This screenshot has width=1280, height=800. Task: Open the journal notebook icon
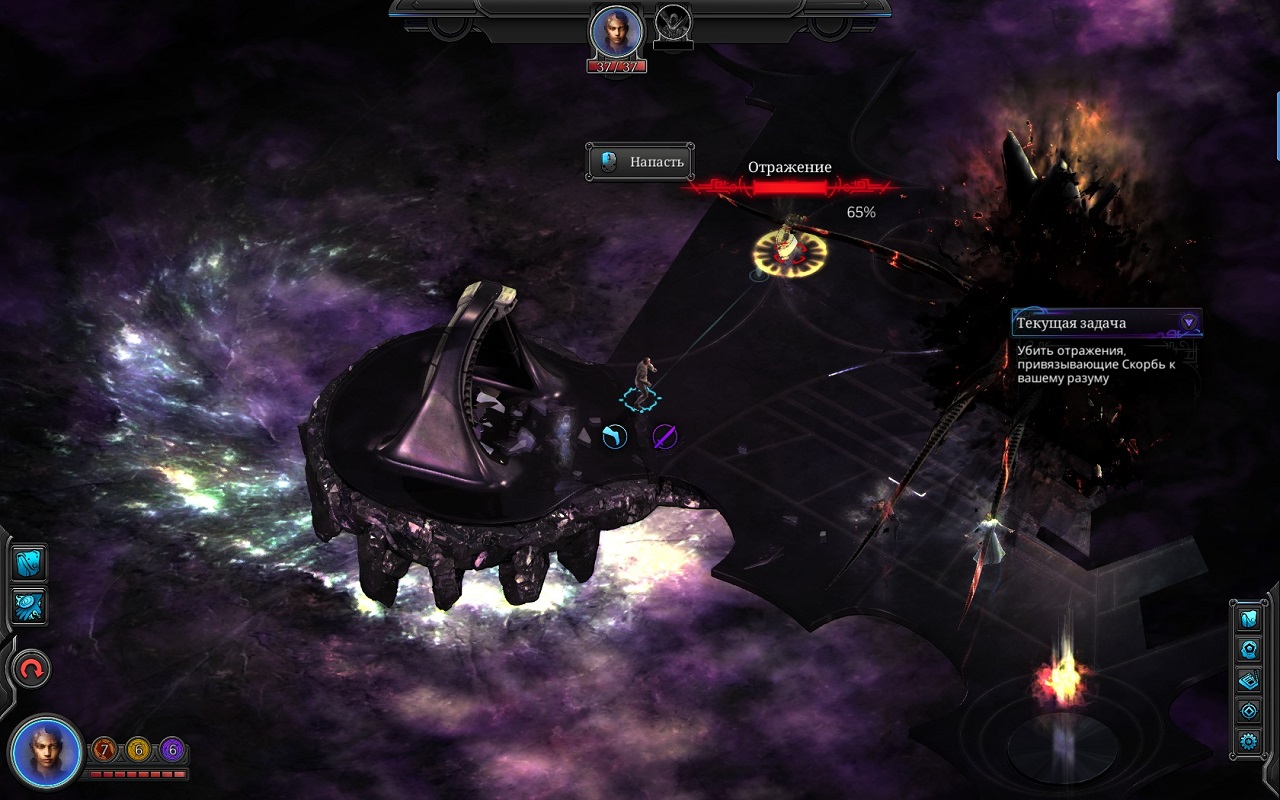(1248, 680)
